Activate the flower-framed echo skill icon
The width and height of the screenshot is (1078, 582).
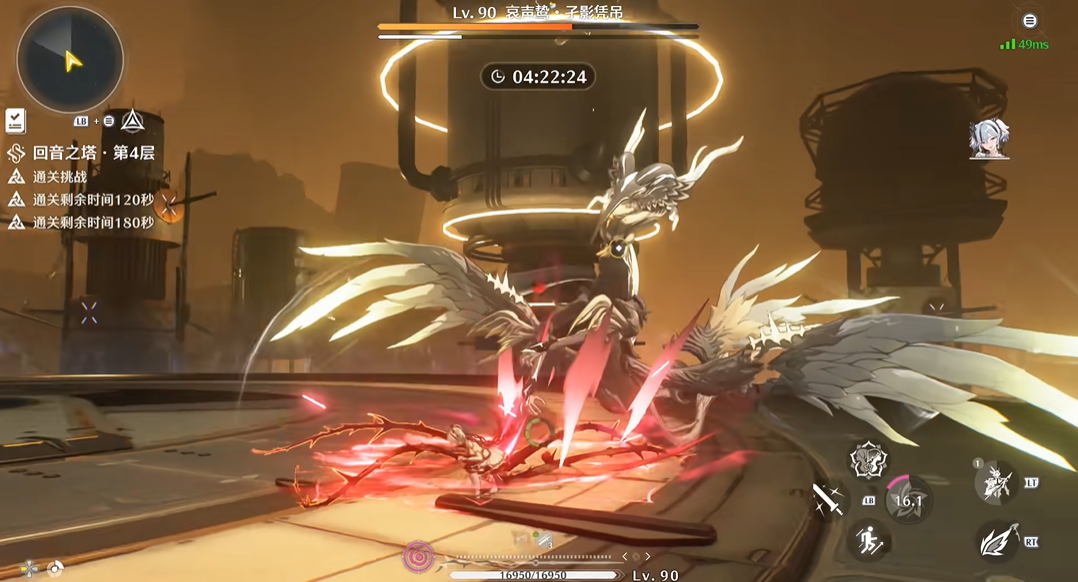tap(868, 460)
